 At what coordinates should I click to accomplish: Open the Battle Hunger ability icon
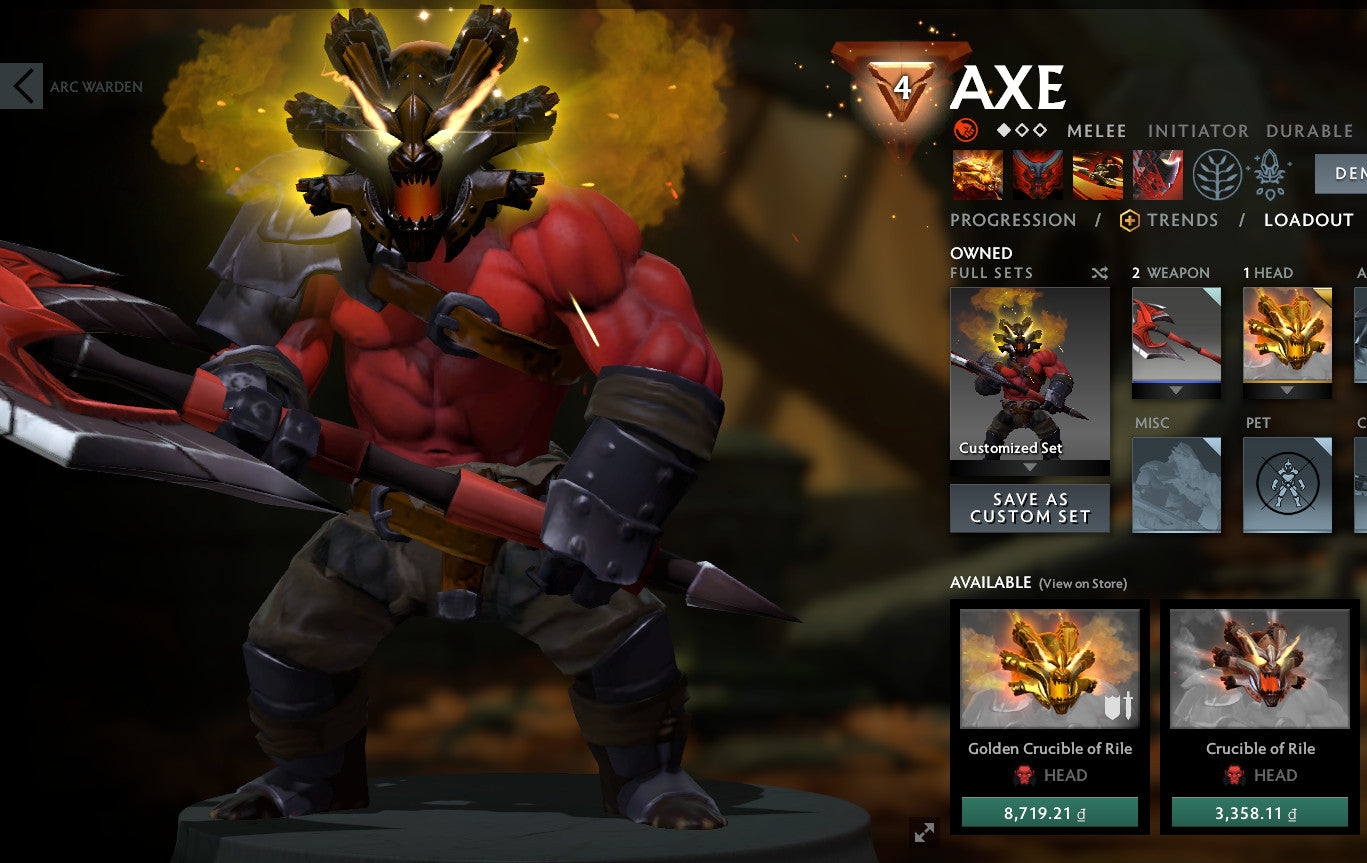click(x=1037, y=173)
